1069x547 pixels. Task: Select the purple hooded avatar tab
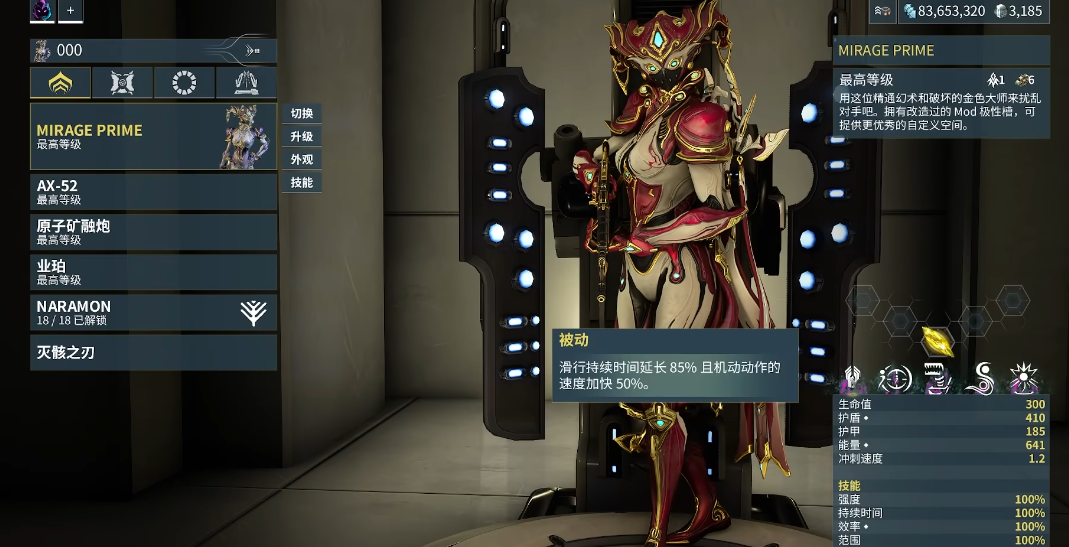tap(43, 11)
